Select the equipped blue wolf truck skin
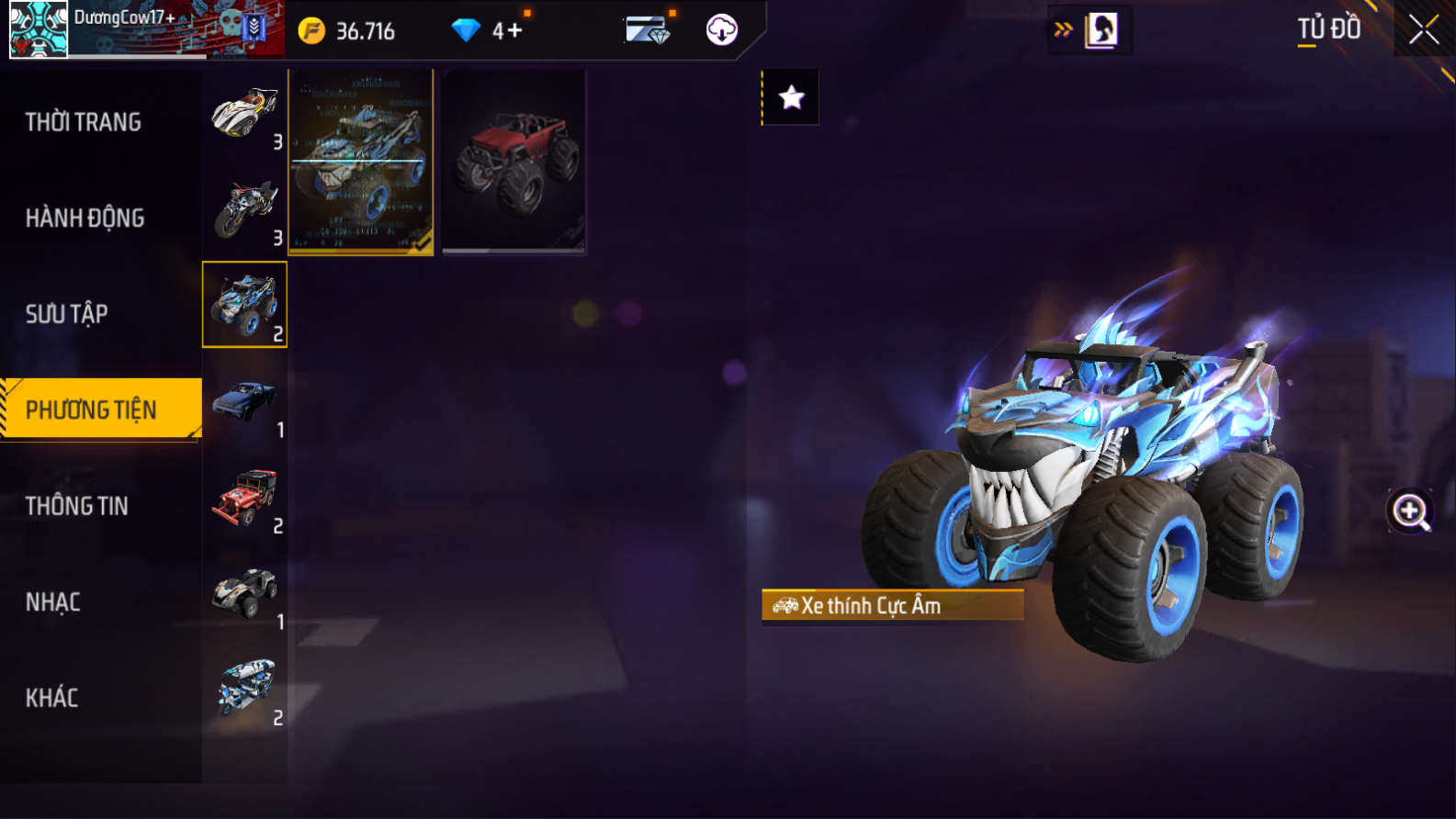This screenshot has width=1456, height=819. (x=361, y=163)
